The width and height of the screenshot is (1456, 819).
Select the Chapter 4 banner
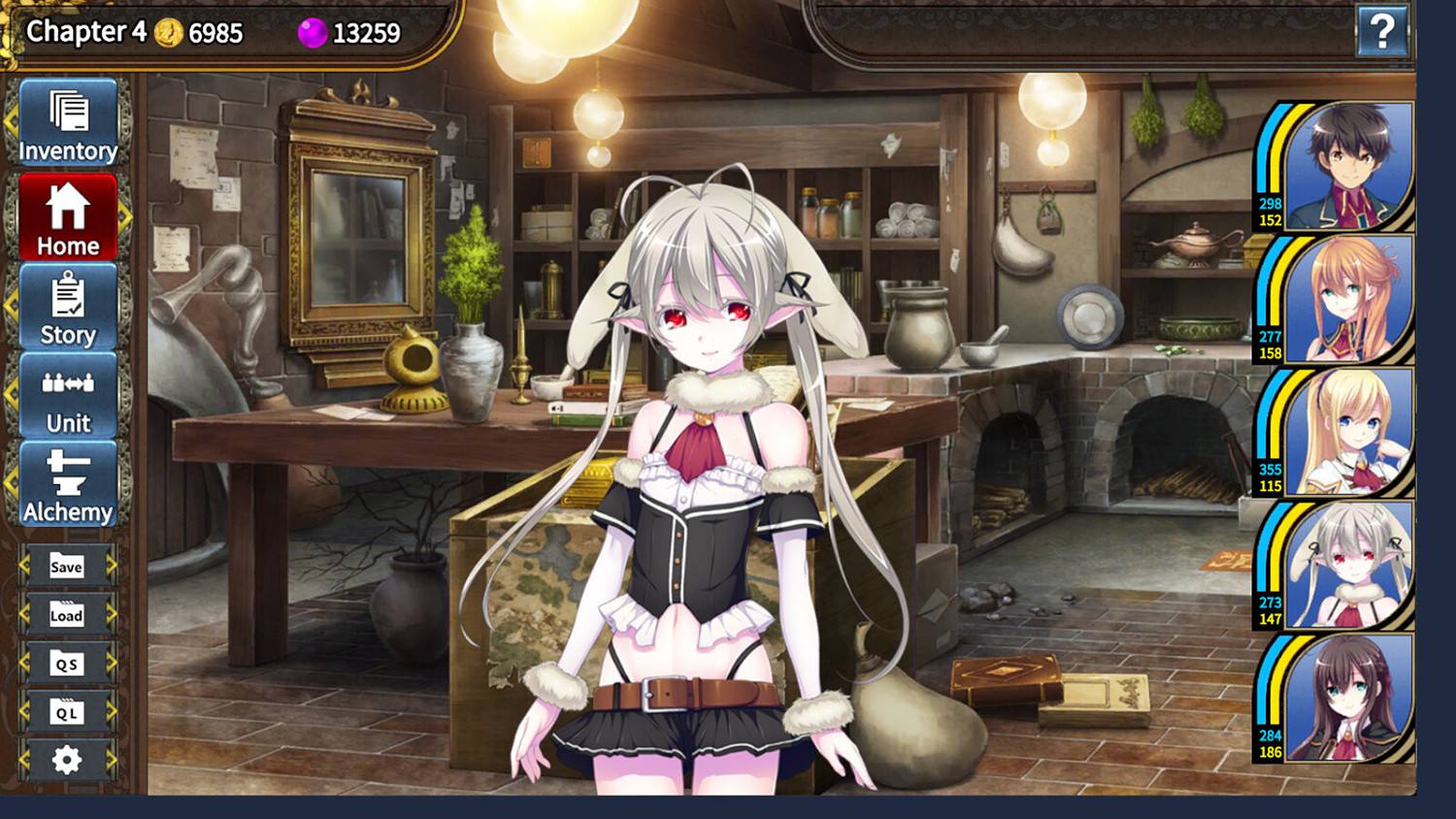tap(87, 30)
